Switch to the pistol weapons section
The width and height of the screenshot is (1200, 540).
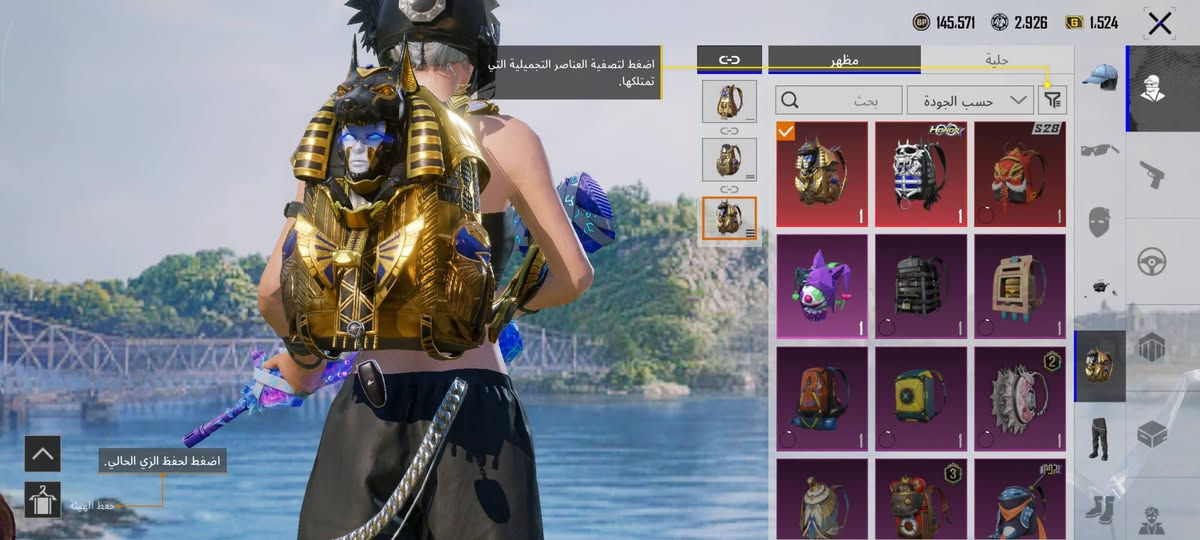[x=1152, y=175]
